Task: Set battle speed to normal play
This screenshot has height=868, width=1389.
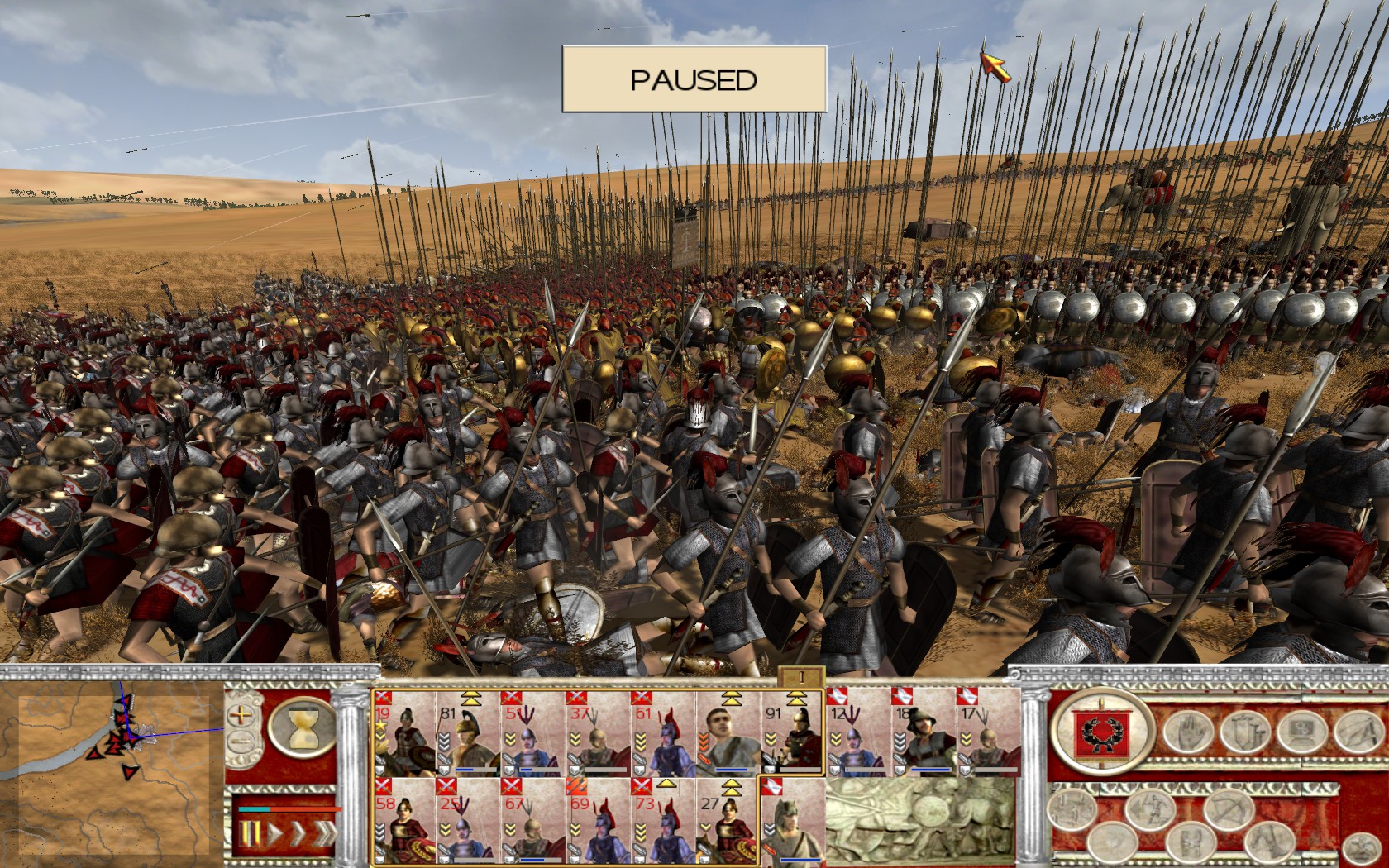Action: pyautogui.click(x=275, y=835)
